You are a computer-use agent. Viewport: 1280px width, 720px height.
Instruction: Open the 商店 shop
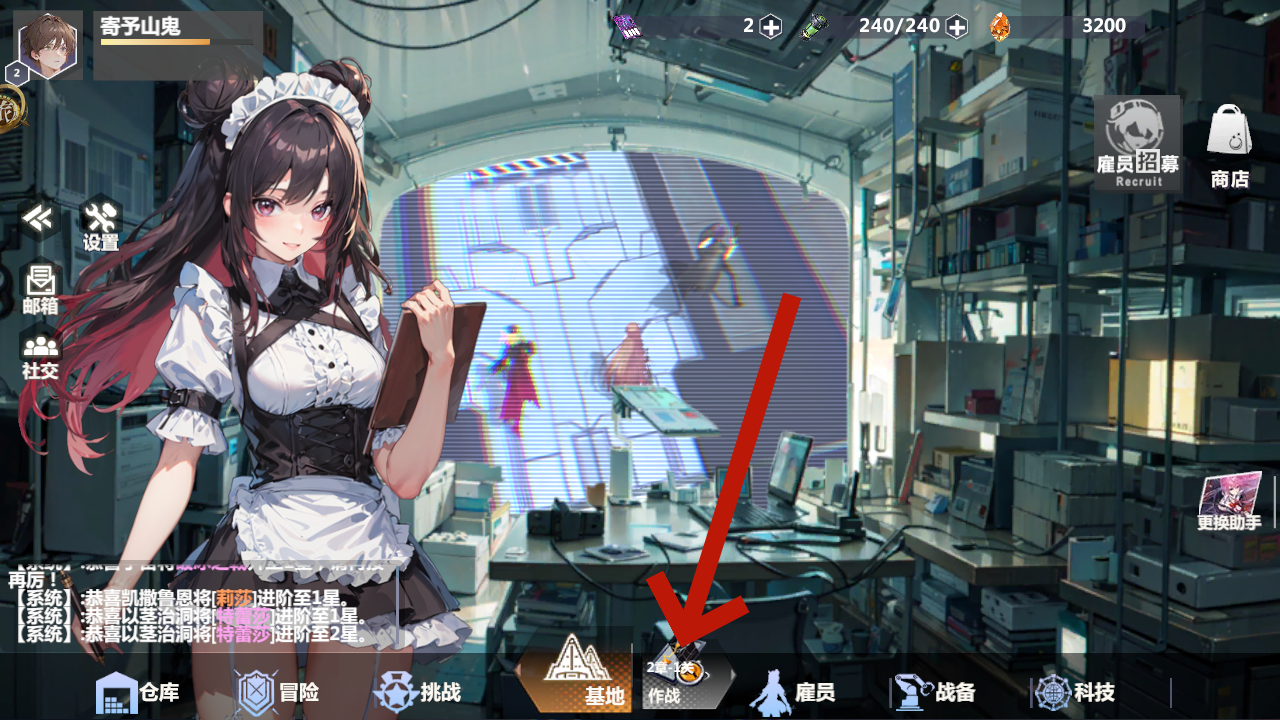click(1229, 147)
